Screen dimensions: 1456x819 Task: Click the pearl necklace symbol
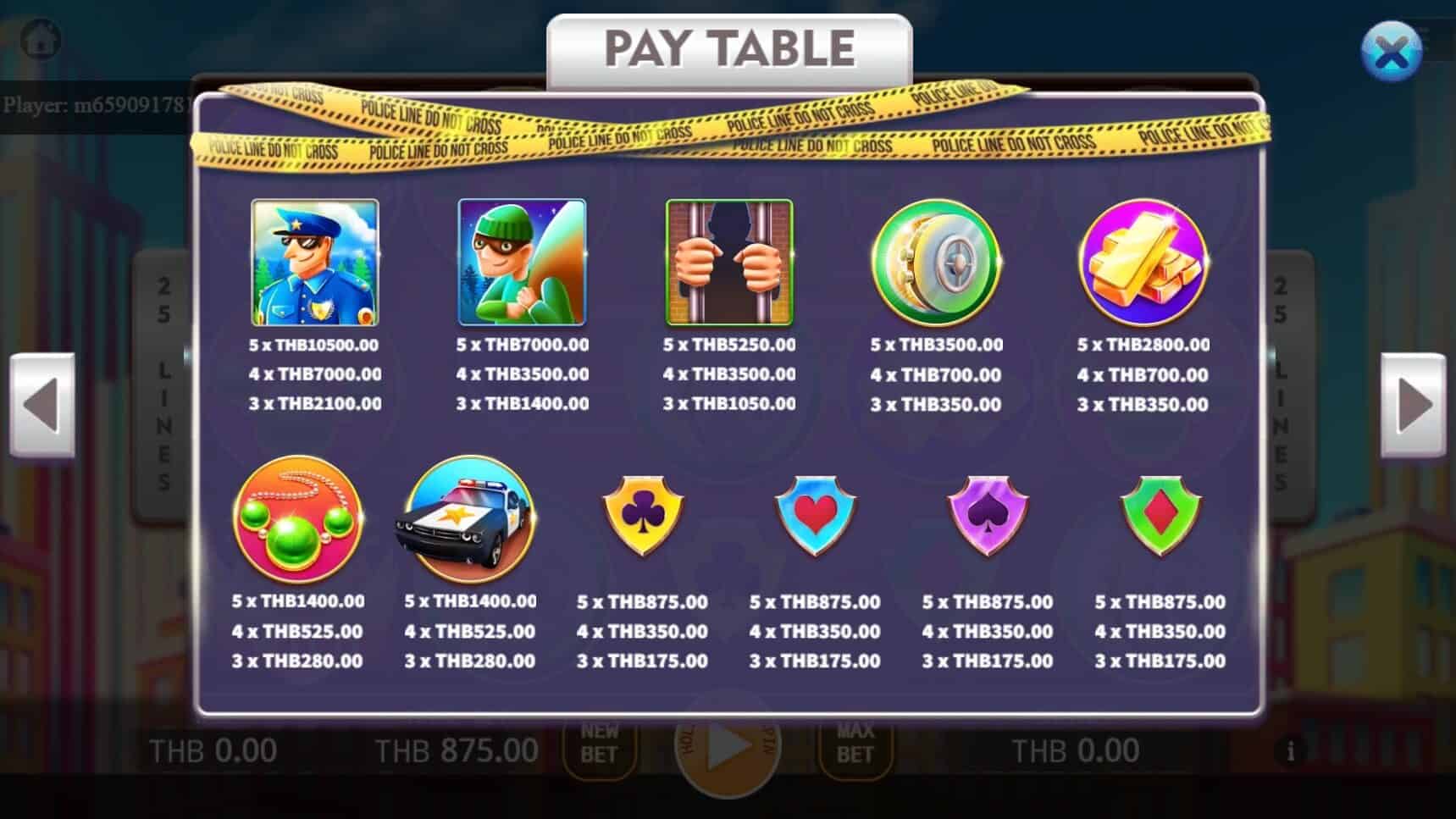tap(297, 520)
